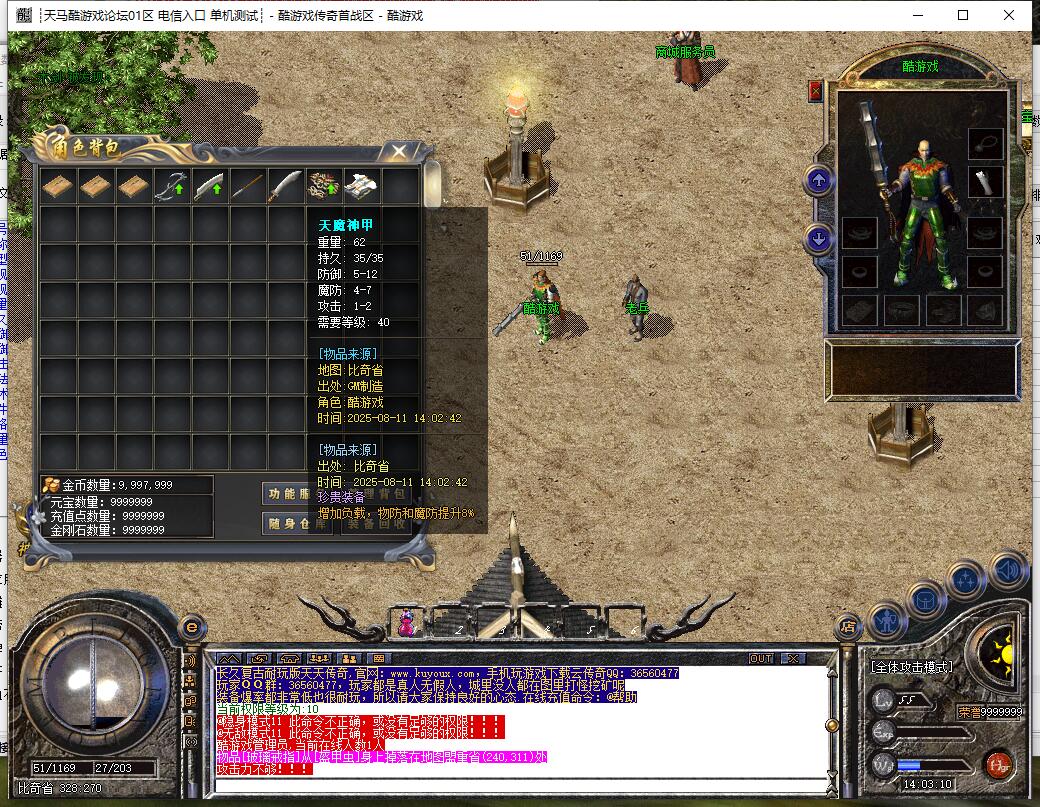Image resolution: width=1040 pixels, height=807 pixels.
Task: Toggle the all-attack mode label (全体攻击模式)
Action: [x=911, y=667]
